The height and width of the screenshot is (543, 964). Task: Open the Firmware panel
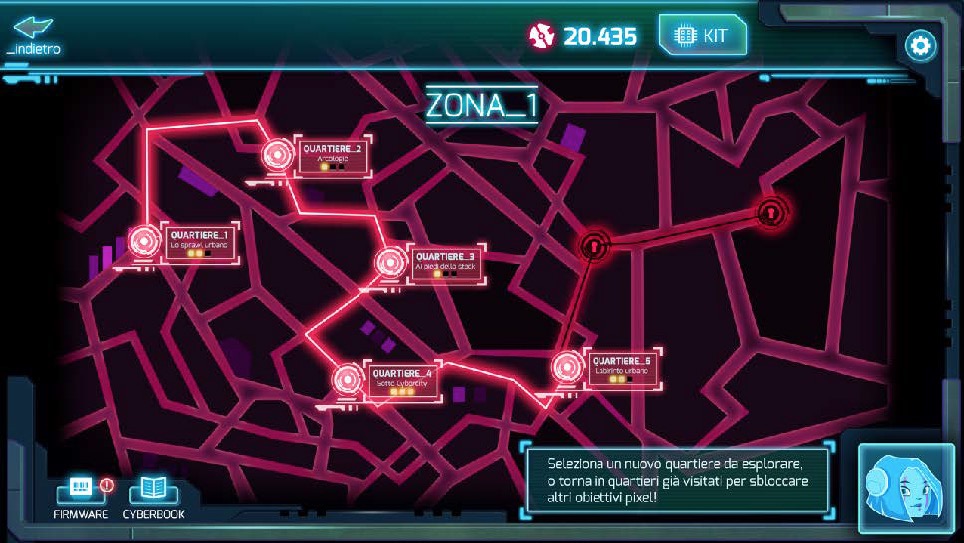(x=79, y=494)
